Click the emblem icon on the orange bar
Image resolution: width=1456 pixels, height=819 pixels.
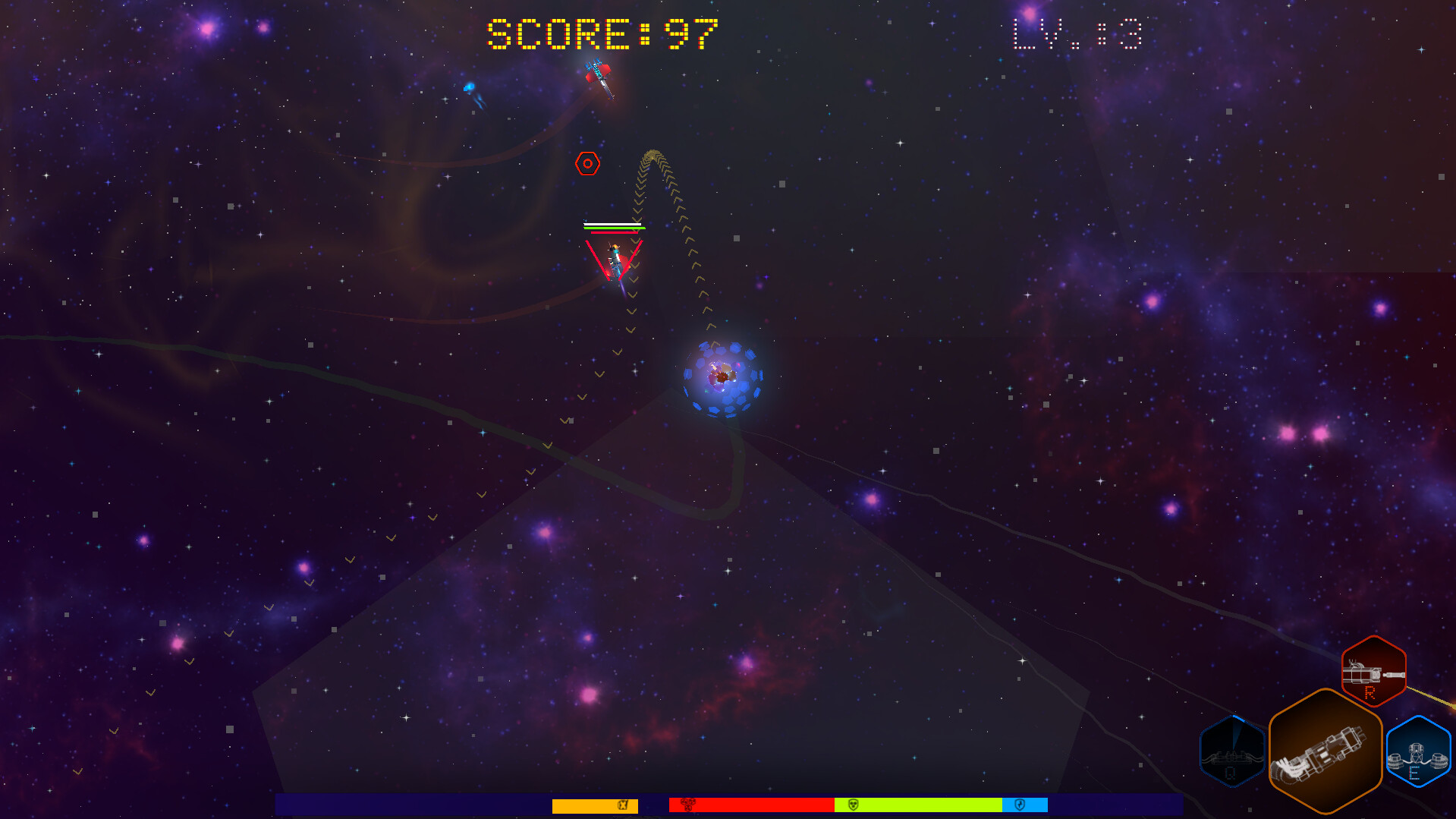[624, 805]
